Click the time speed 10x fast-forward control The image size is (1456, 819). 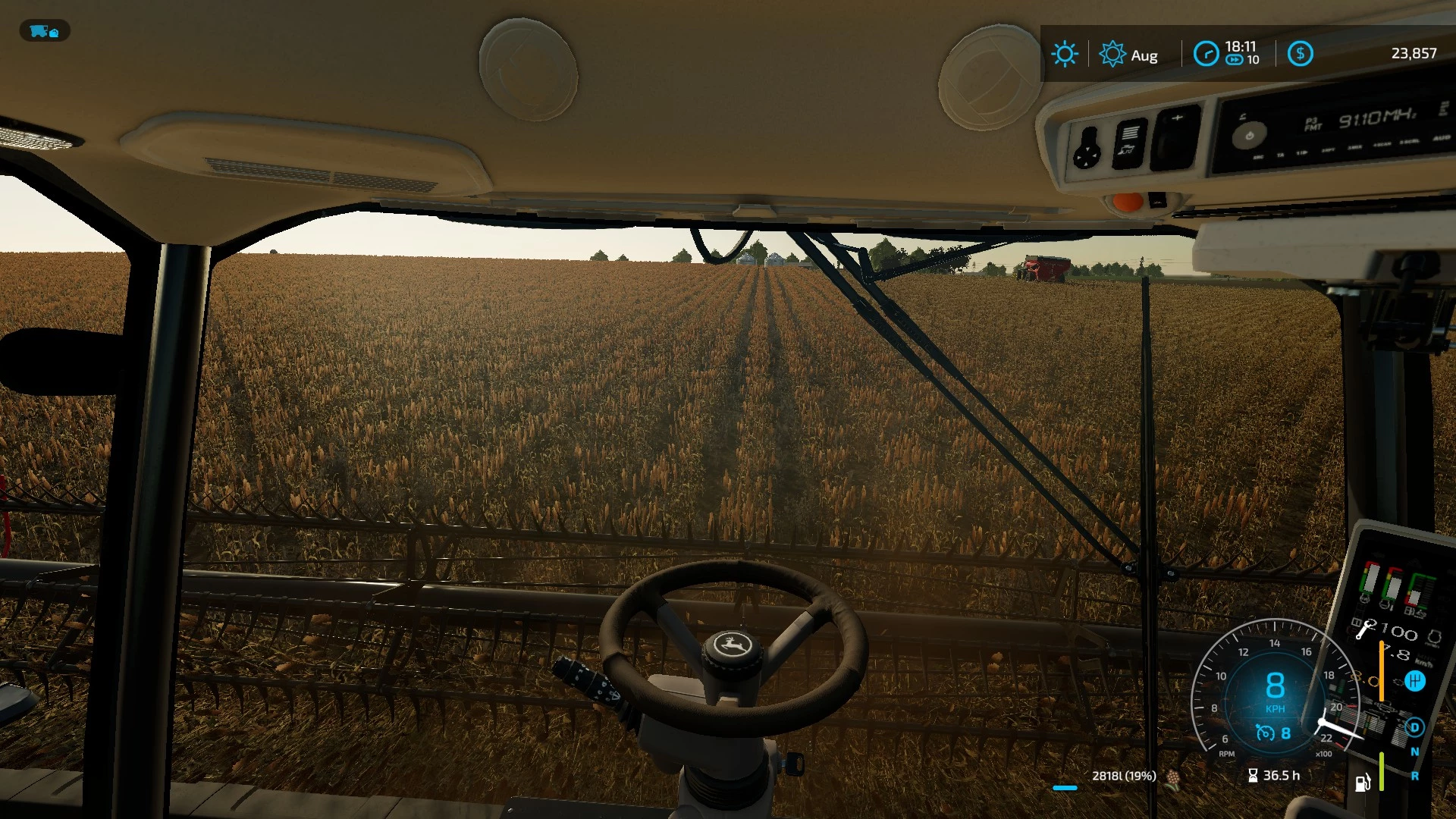[1235, 60]
